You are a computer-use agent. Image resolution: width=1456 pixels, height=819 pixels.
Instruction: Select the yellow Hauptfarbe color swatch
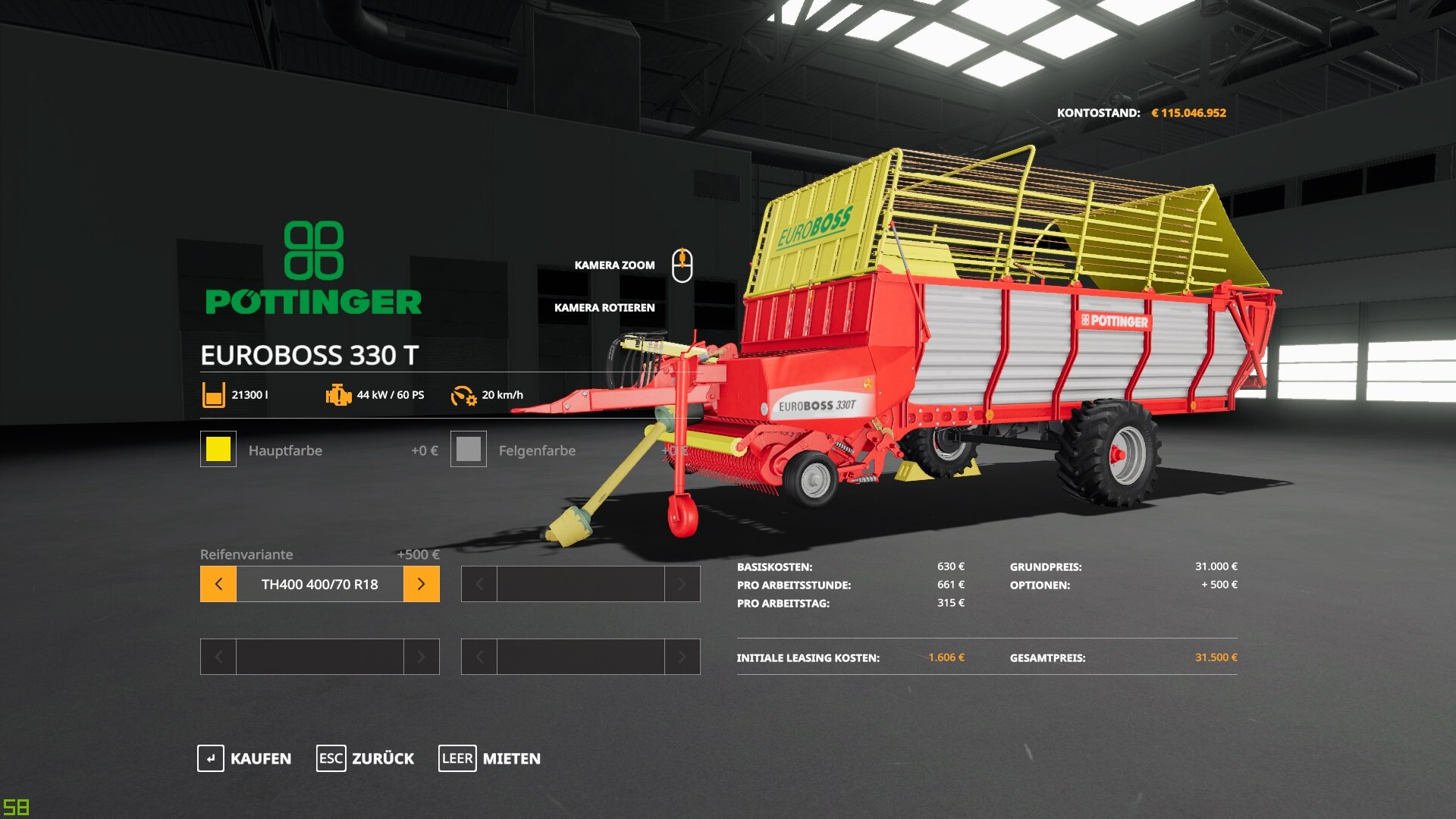(x=218, y=449)
